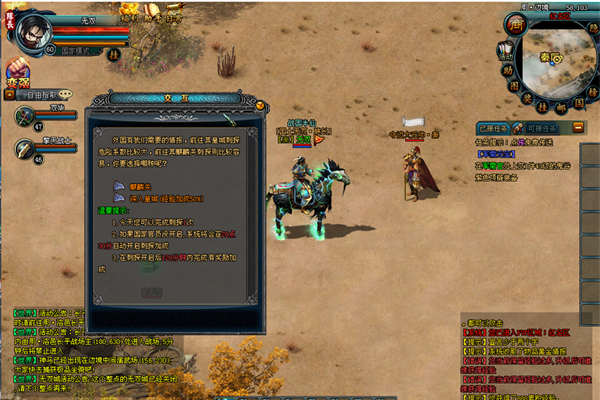Screen dimensions: 600x400
Task: Switch to the 已接任务 tab
Action: coord(496,129)
